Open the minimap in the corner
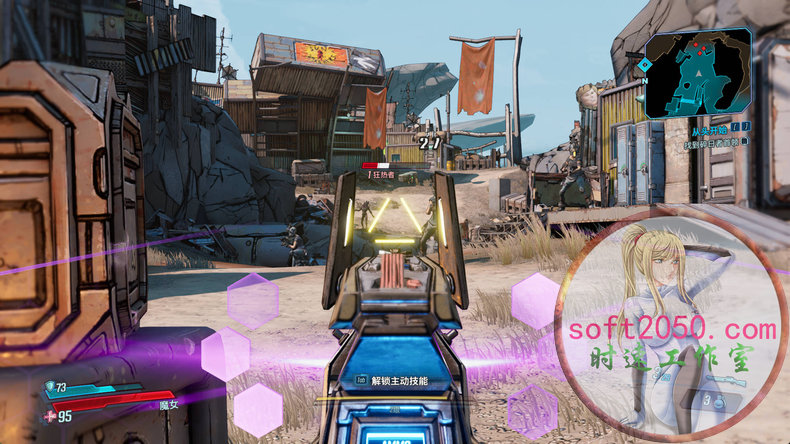This screenshot has width=790, height=444. (x=699, y=71)
